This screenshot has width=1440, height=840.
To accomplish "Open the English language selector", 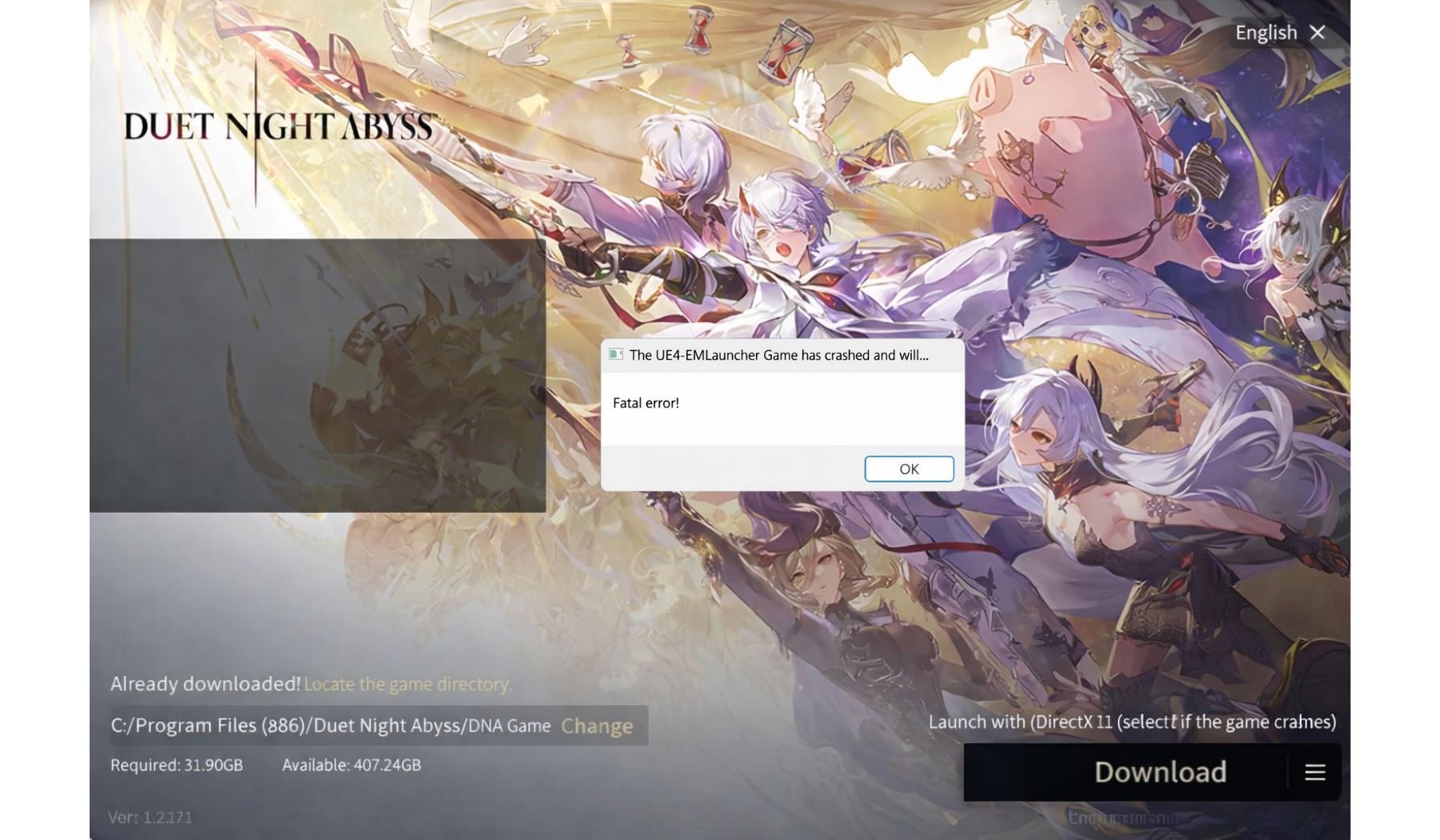I will pyautogui.click(x=1266, y=32).
